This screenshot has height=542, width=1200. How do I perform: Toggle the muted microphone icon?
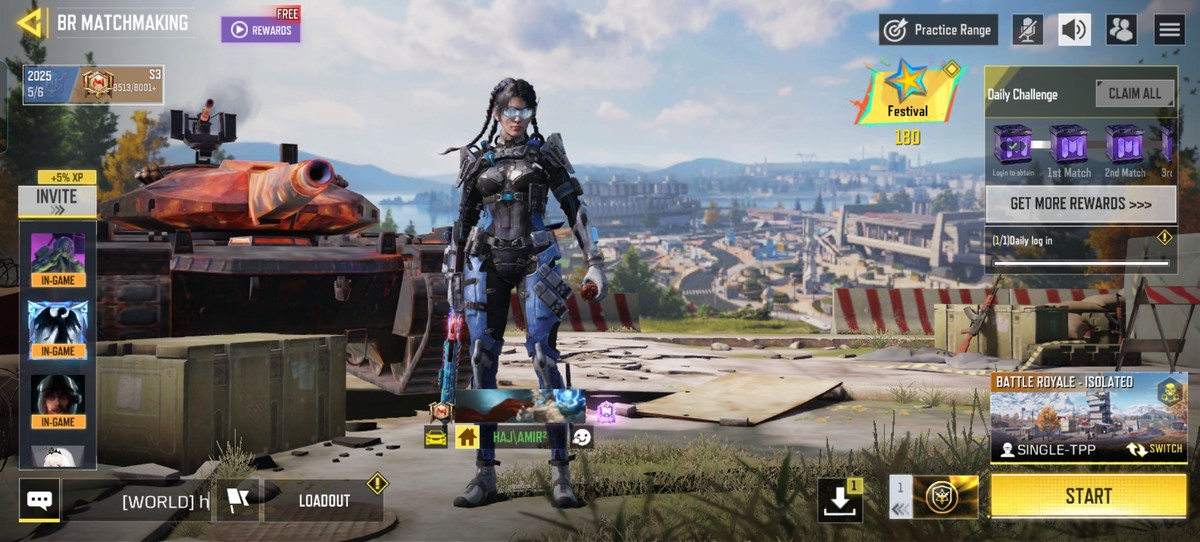[1027, 30]
